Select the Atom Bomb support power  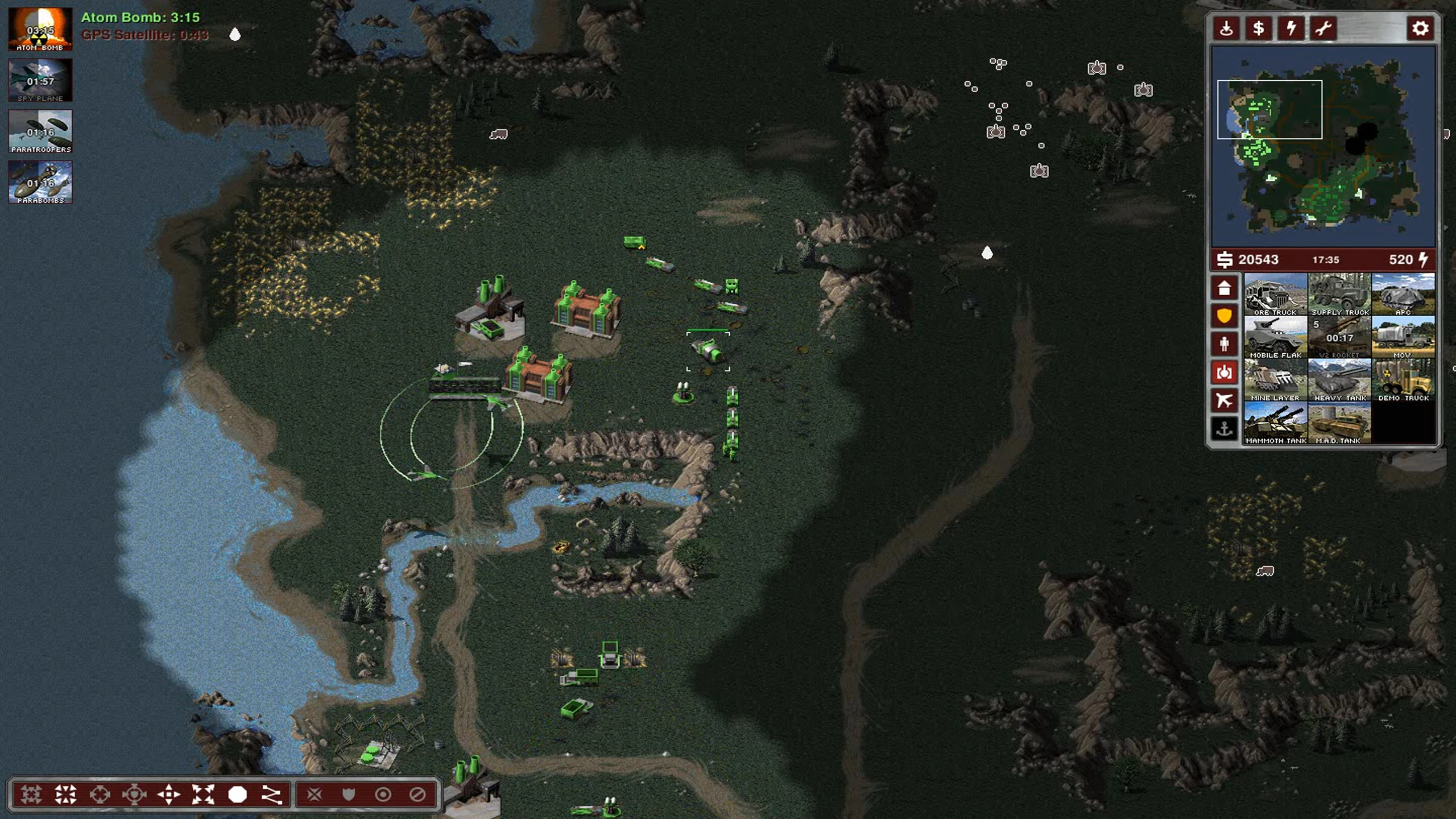[40, 30]
